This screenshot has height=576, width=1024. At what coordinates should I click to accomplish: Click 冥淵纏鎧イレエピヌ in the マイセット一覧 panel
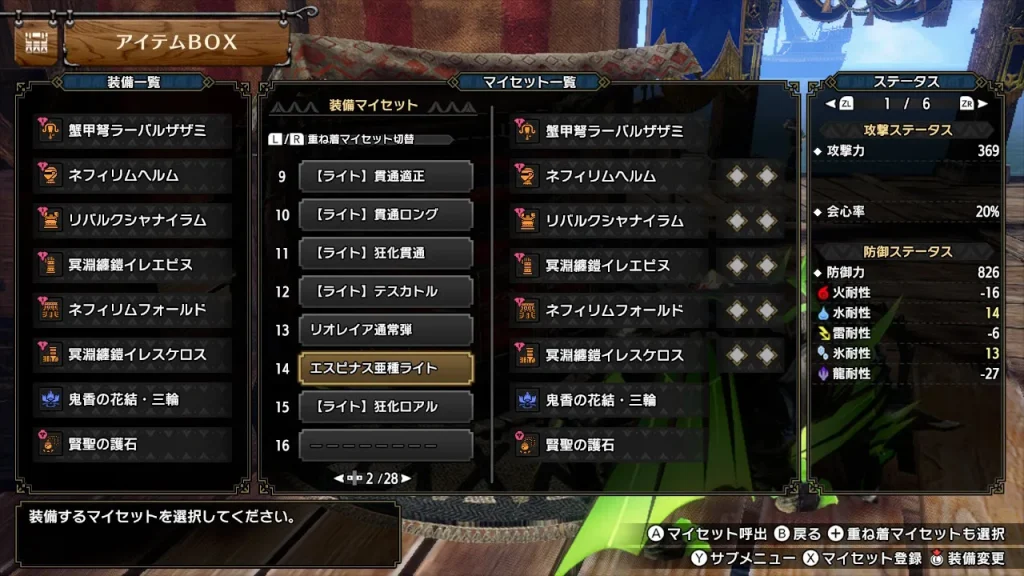(x=612, y=266)
